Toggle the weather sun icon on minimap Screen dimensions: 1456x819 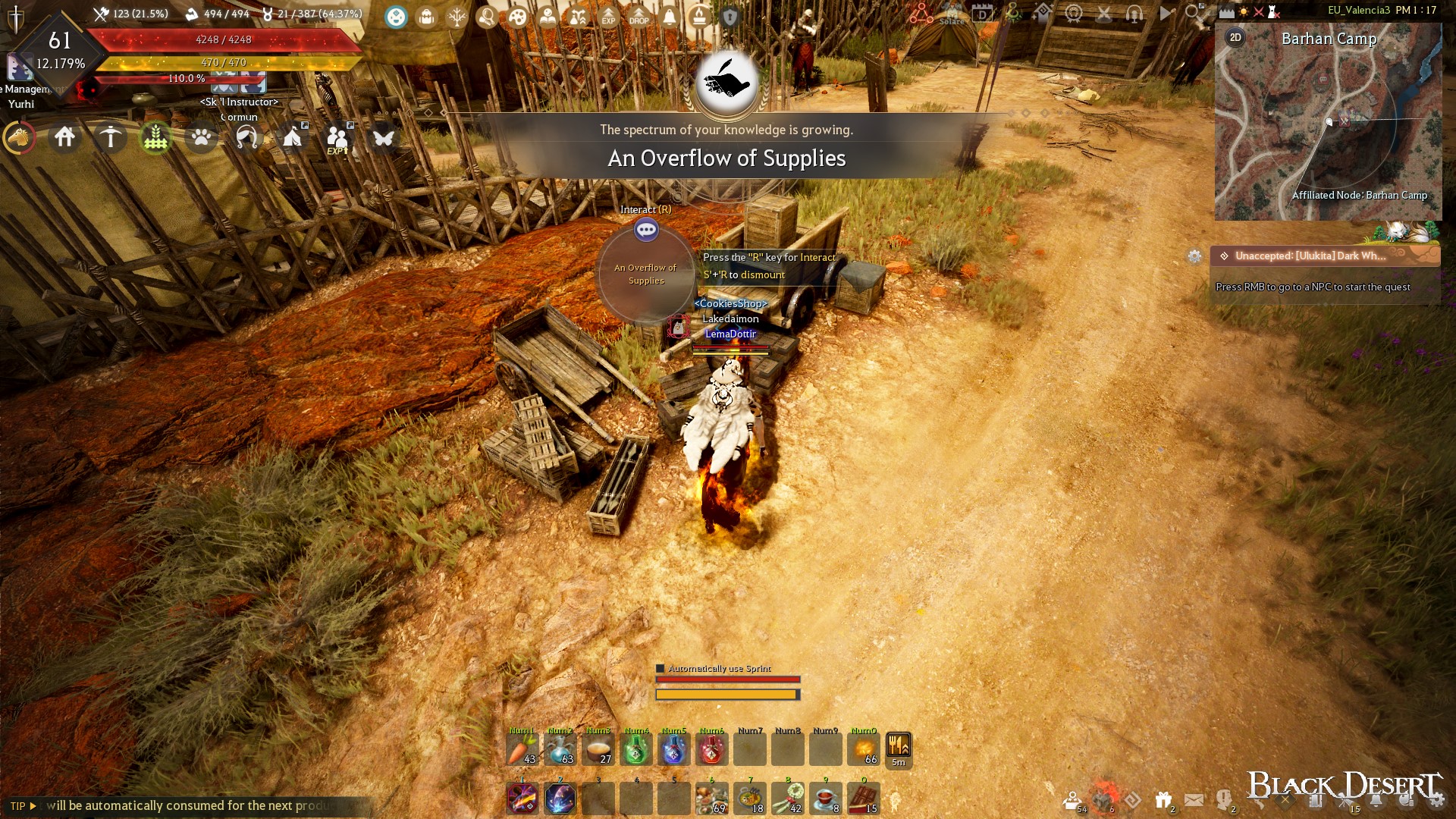tap(1244, 11)
